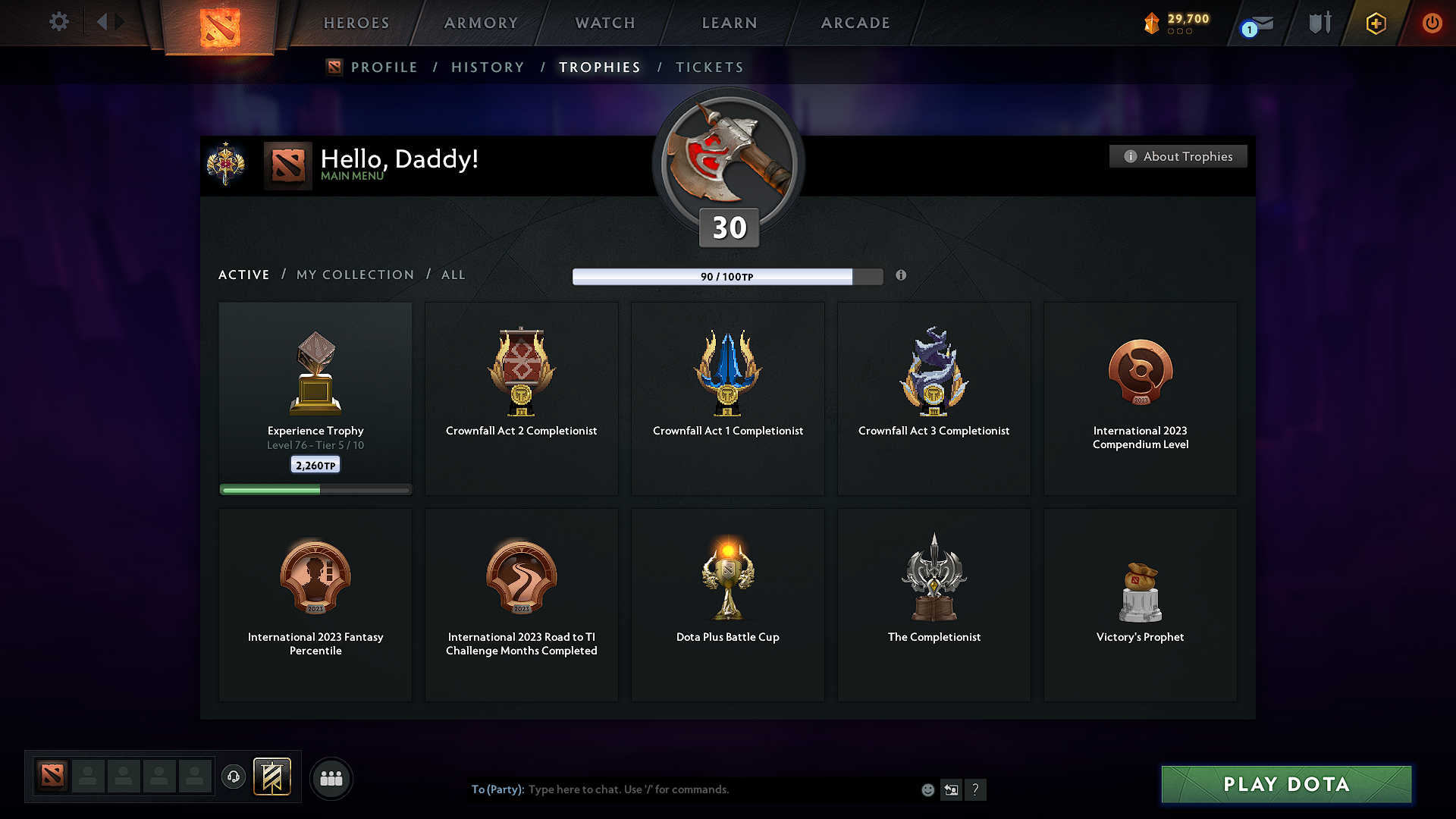Image resolution: width=1456 pixels, height=819 pixels.
Task: Switch to the MY COLLECTION tab
Action: click(x=354, y=275)
